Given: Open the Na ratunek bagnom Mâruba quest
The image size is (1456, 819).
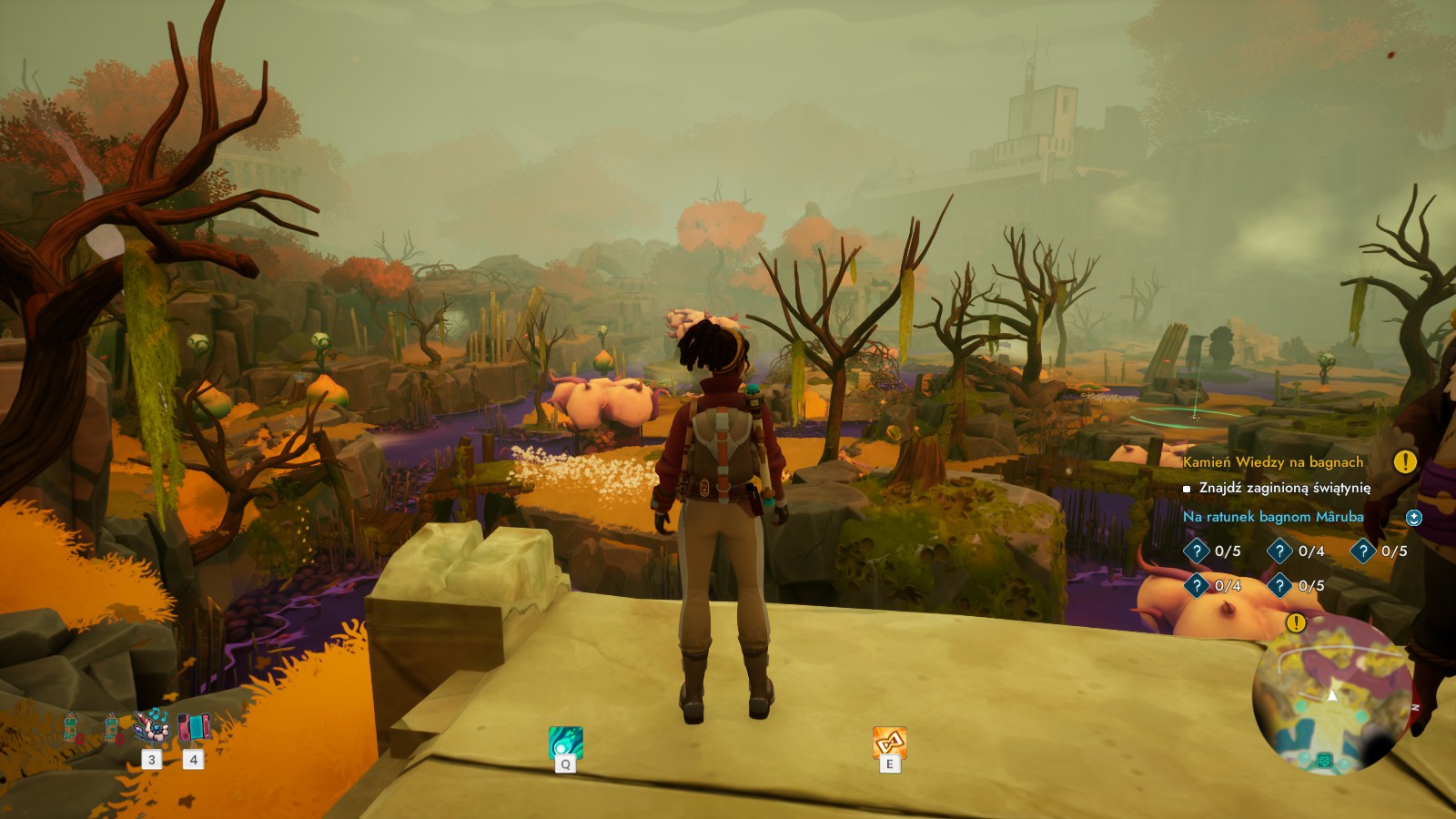Looking at the screenshot, I should [1273, 517].
